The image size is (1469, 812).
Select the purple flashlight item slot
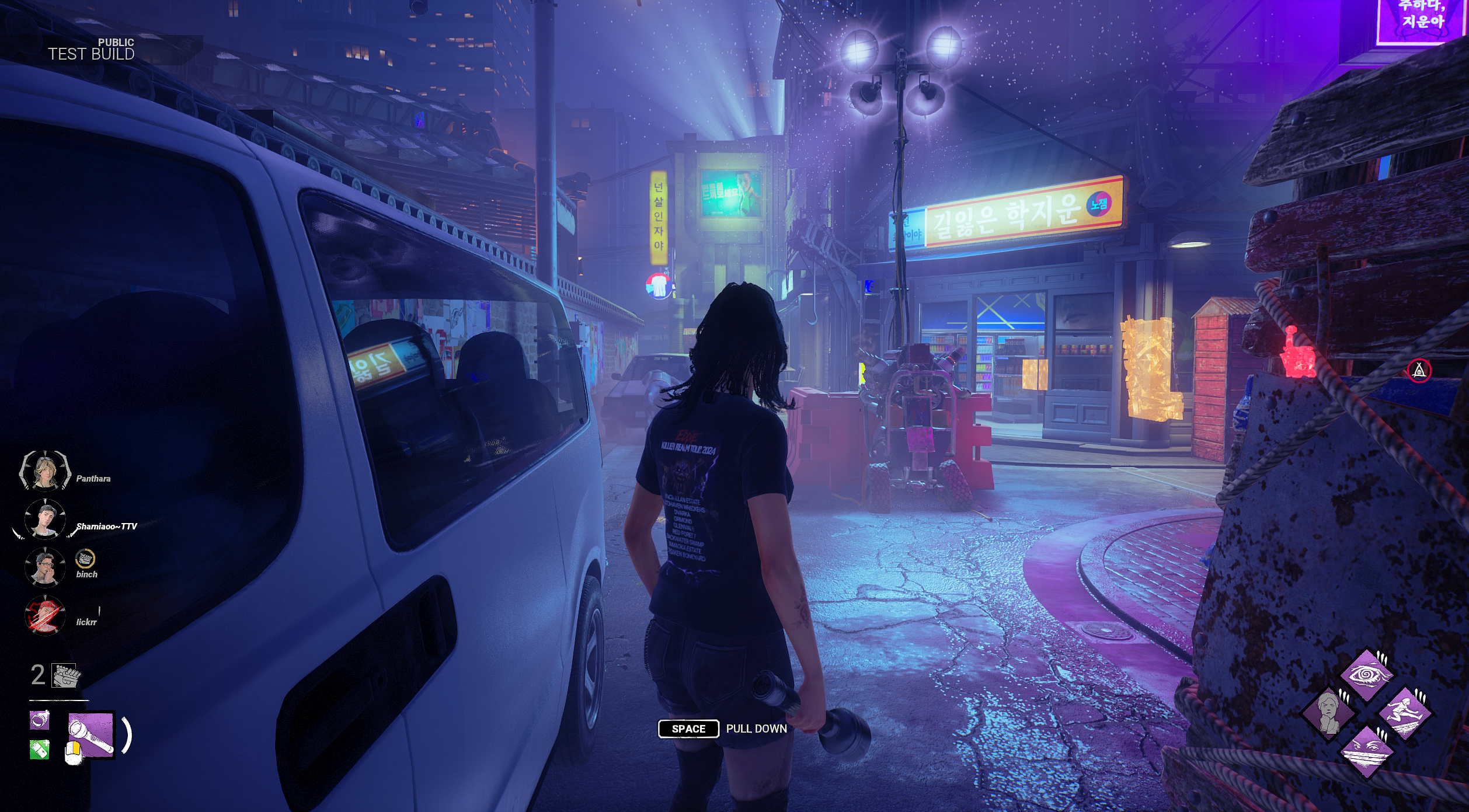tap(91, 735)
